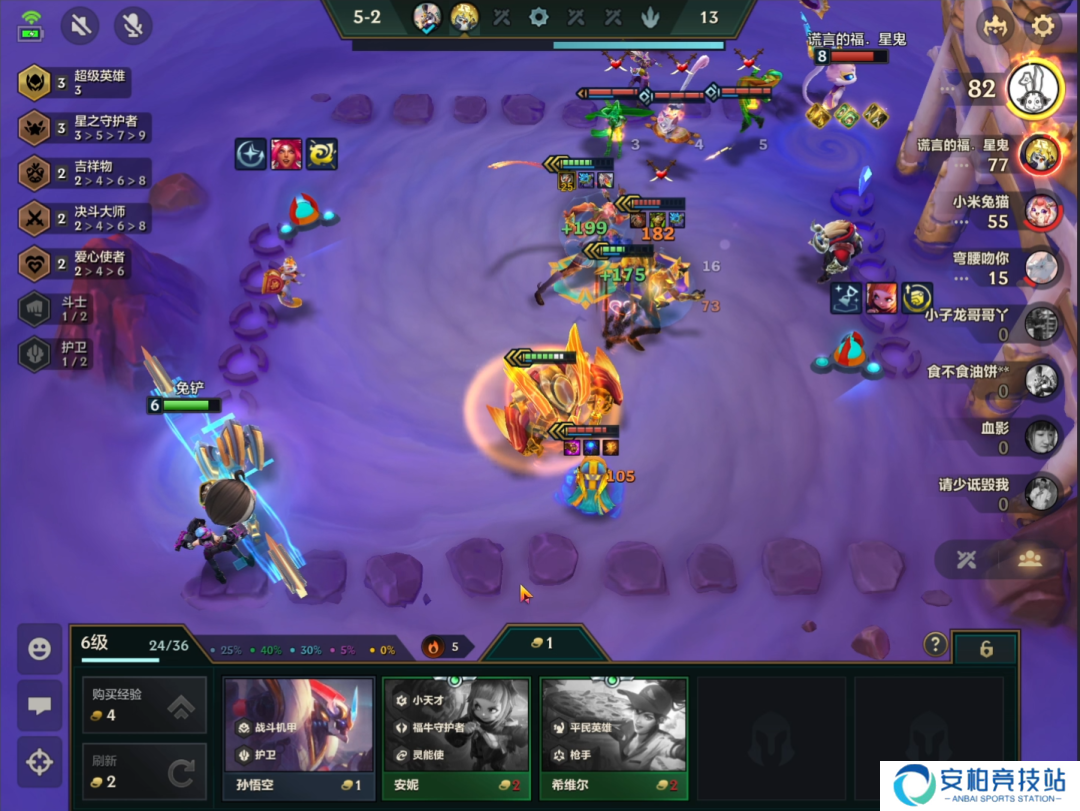The height and width of the screenshot is (811, 1080).
Task: Buy the 孙悟空 champion card
Action: pos(299,738)
